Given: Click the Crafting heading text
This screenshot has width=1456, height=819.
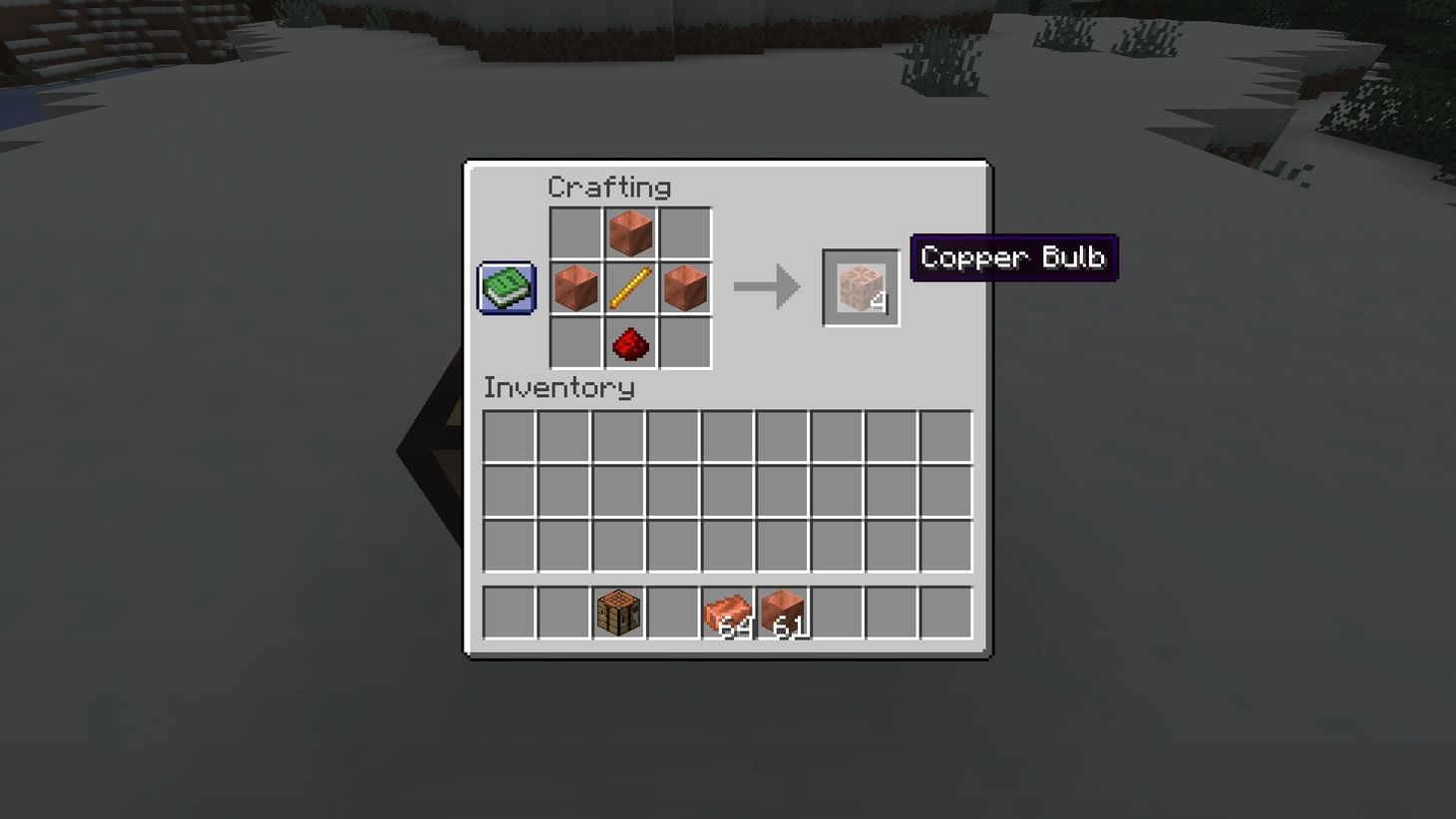Looking at the screenshot, I should click(x=610, y=188).
